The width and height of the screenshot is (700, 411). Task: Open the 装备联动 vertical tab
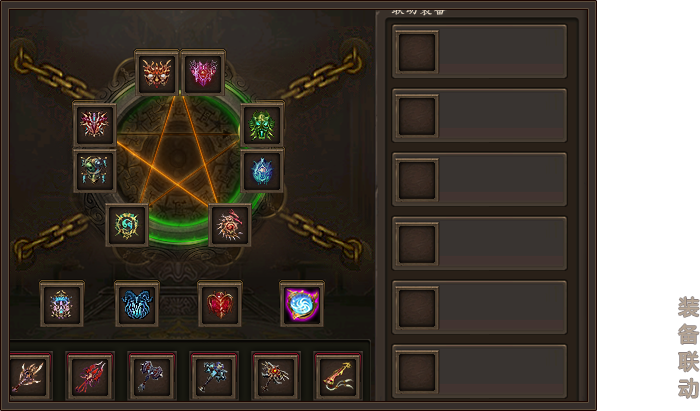pyautogui.click(x=687, y=347)
